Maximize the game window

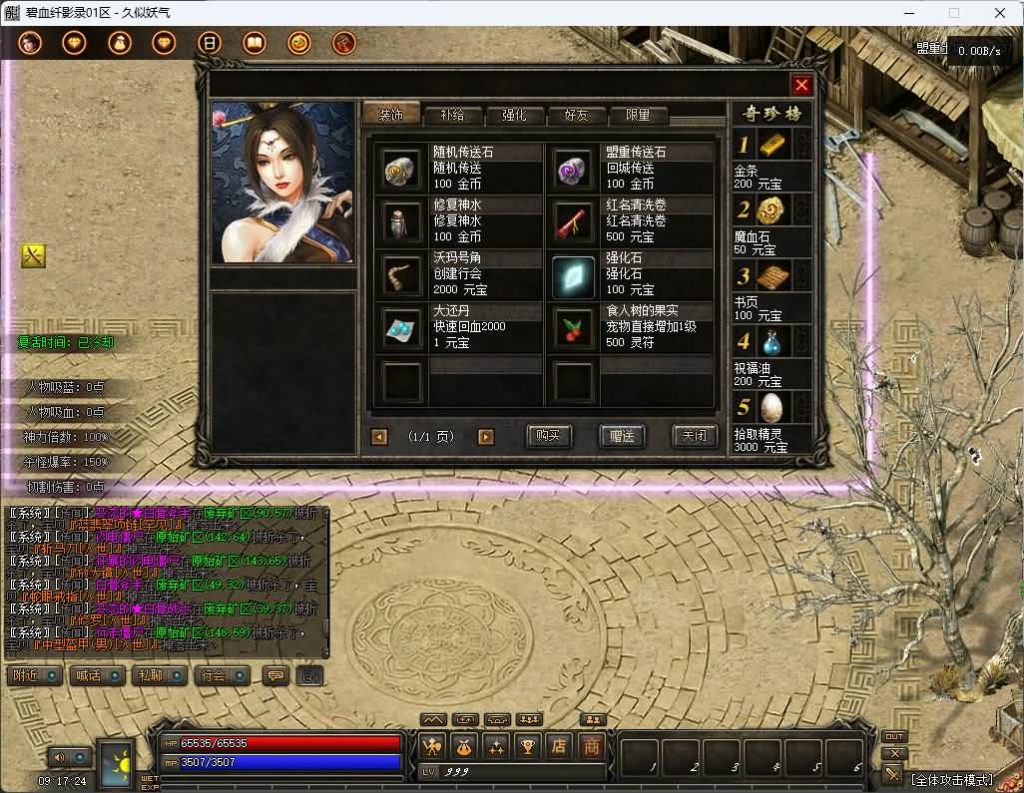954,13
